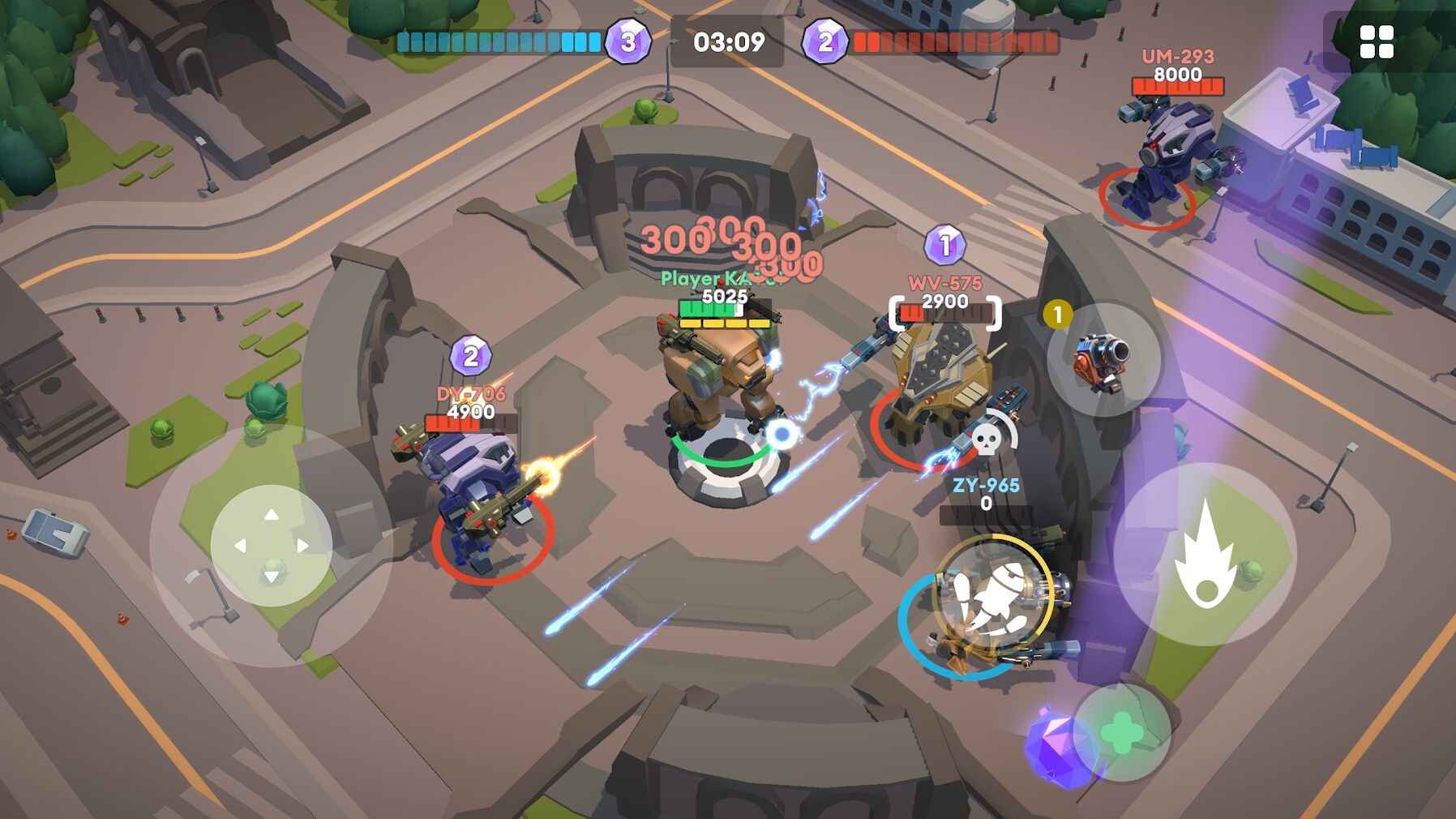Use the green plus repair button
Viewport: 1456px width, 819px height.
[x=1123, y=732]
